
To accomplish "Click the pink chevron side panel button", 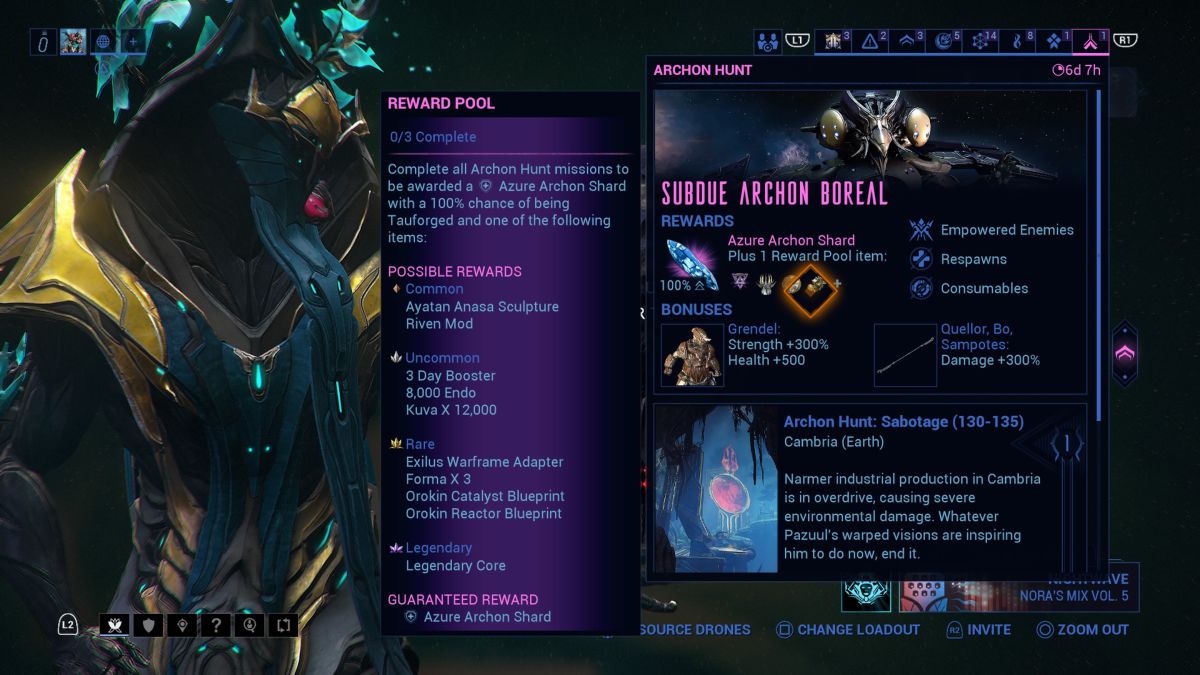I will pyautogui.click(x=1124, y=353).
